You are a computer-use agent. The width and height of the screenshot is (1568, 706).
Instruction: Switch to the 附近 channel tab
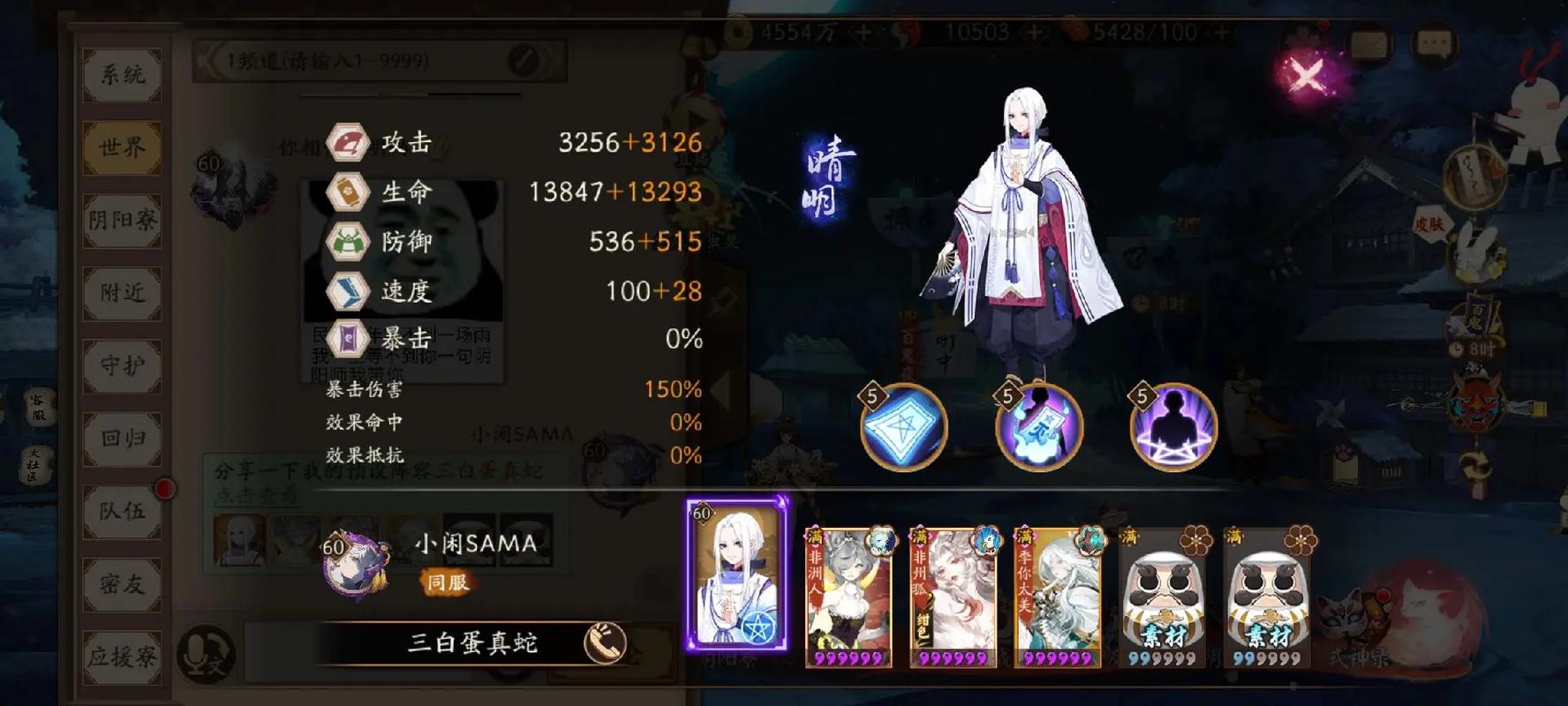pyautogui.click(x=122, y=293)
